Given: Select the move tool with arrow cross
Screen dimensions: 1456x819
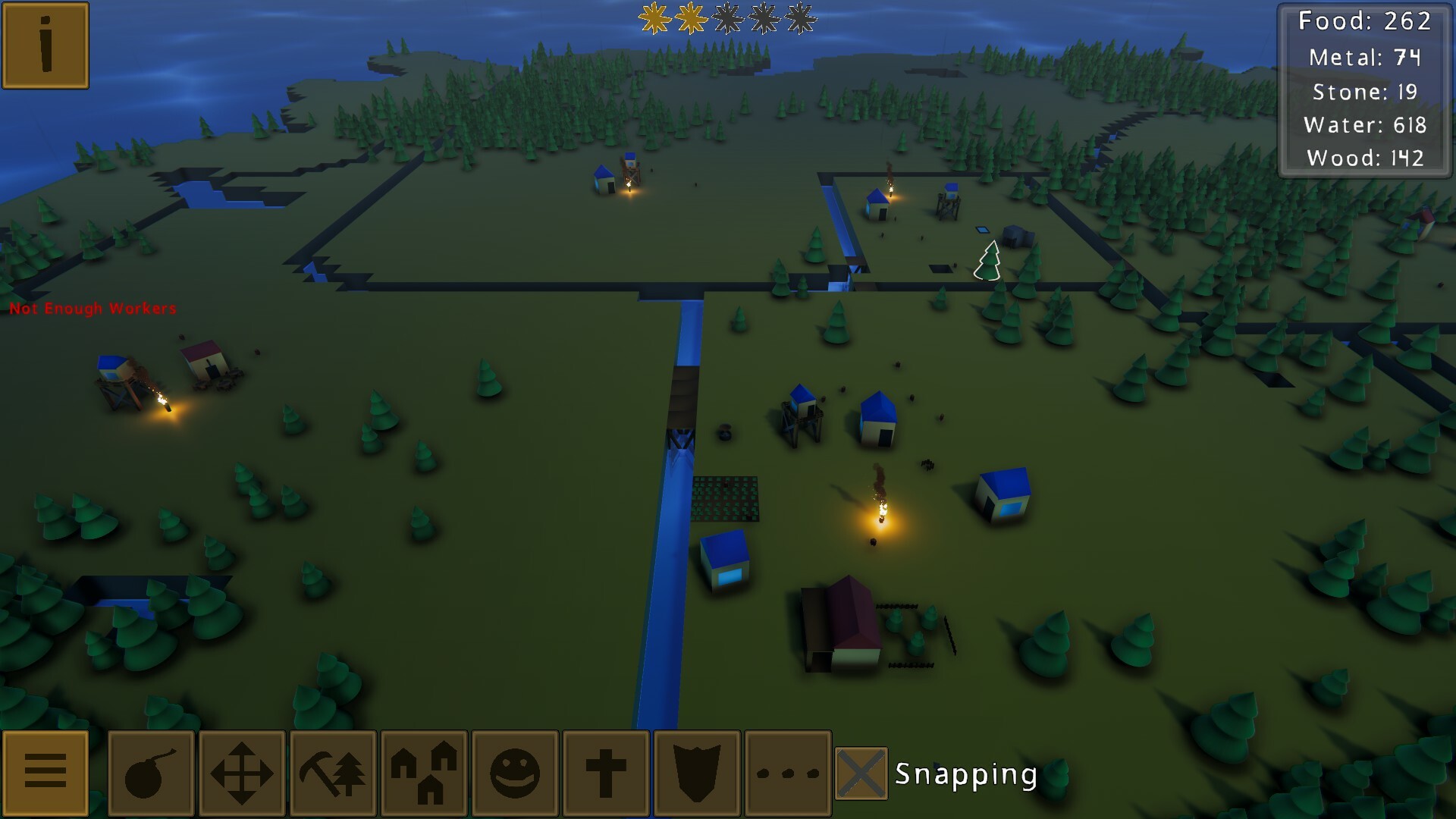Looking at the screenshot, I should pyautogui.click(x=241, y=774).
